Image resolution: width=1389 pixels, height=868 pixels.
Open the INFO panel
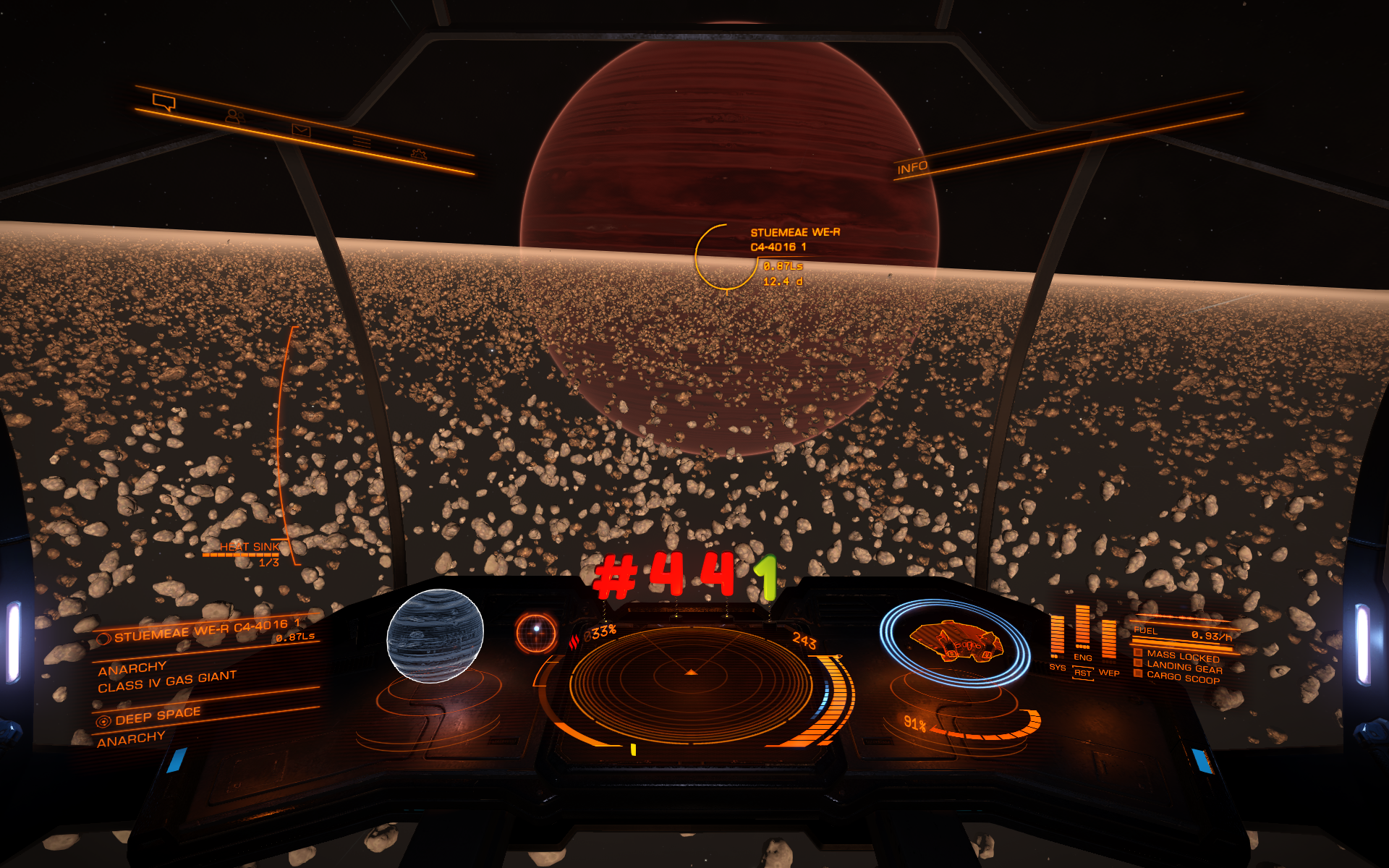[912, 168]
